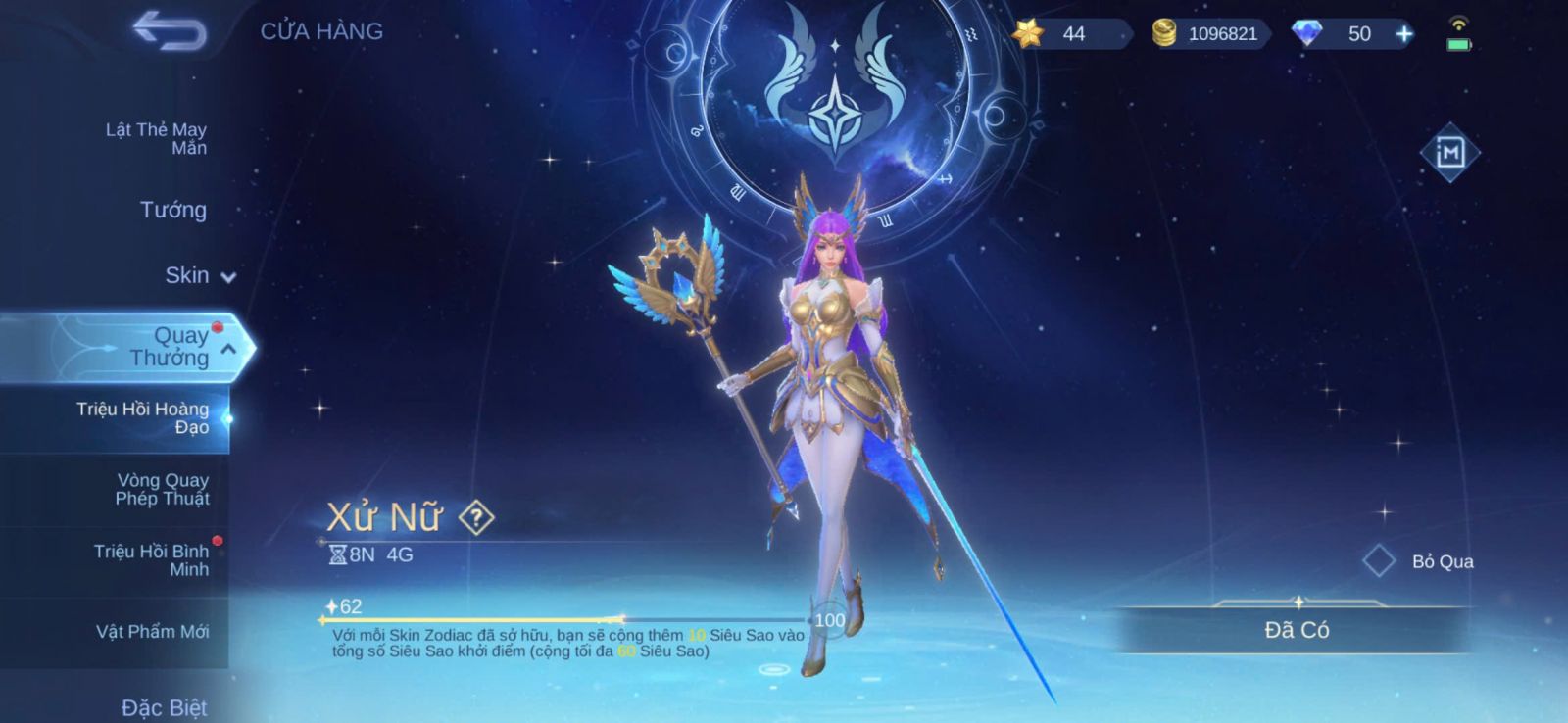Open the diamond-shaped M icon
Image resolution: width=1568 pixels, height=723 pixels.
(x=1449, y=153)
